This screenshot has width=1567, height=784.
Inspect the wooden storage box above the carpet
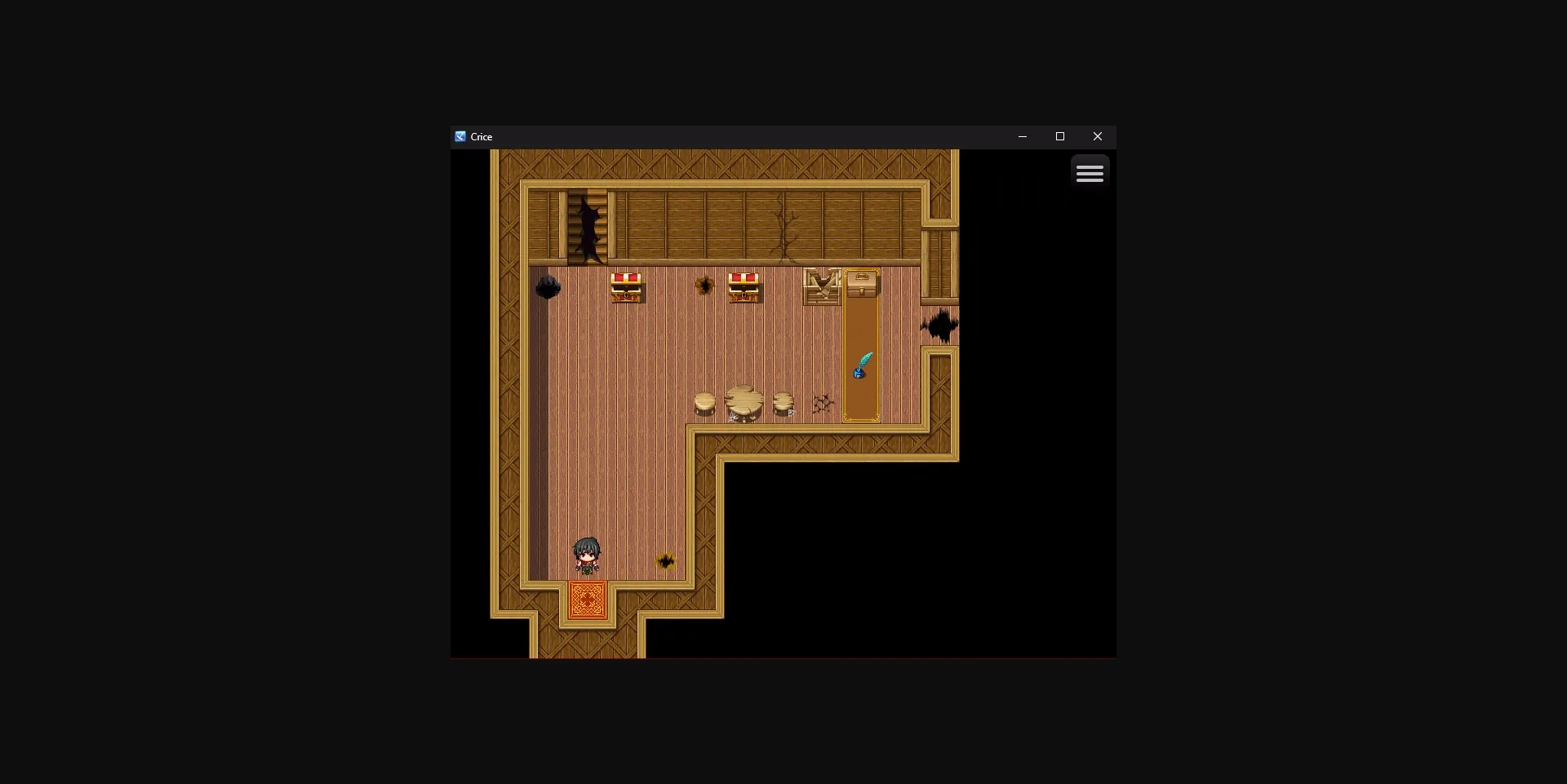[x=863, y=285]
